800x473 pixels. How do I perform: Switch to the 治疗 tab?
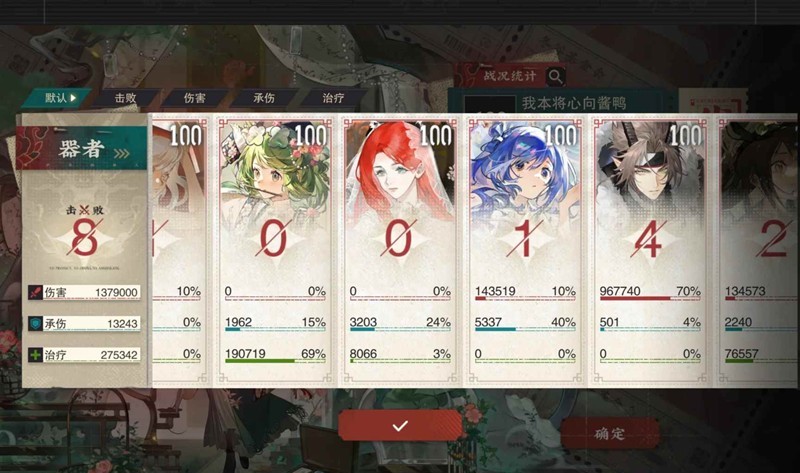pyautogui.click(x=333, y=98)
